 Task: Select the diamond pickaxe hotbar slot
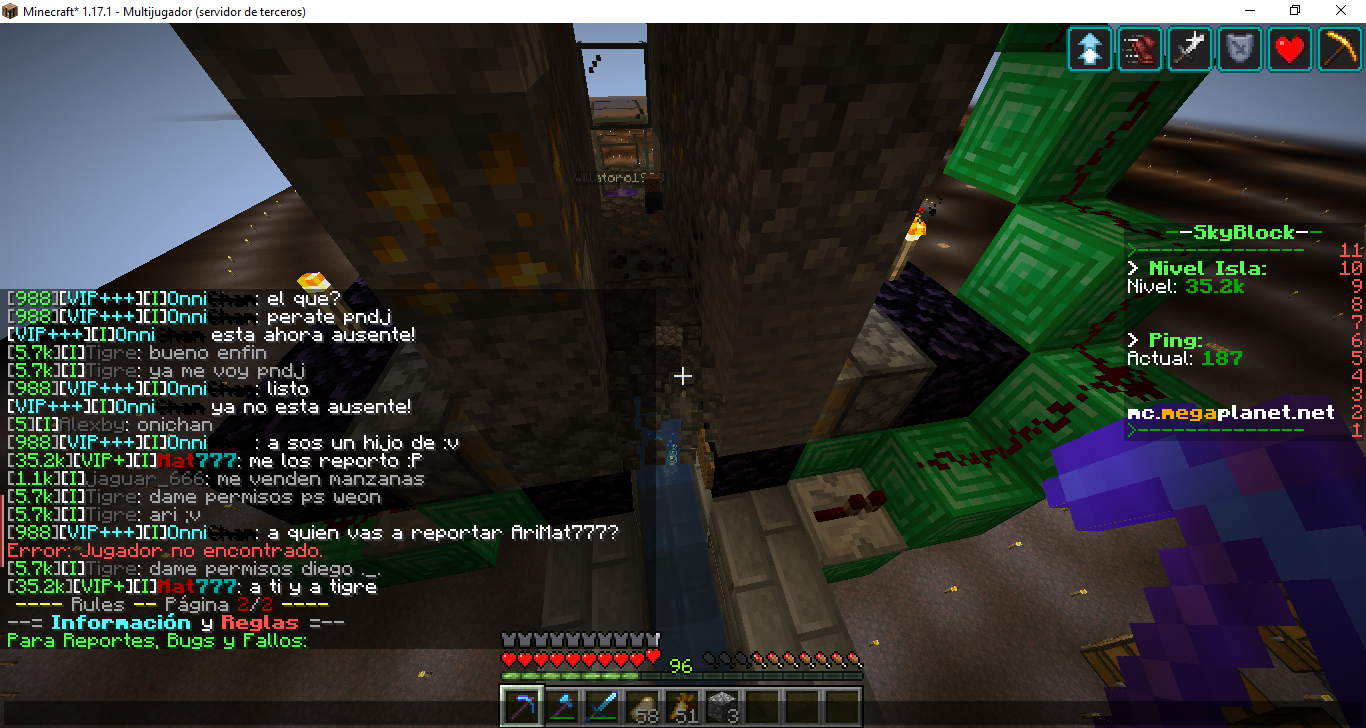520,706
